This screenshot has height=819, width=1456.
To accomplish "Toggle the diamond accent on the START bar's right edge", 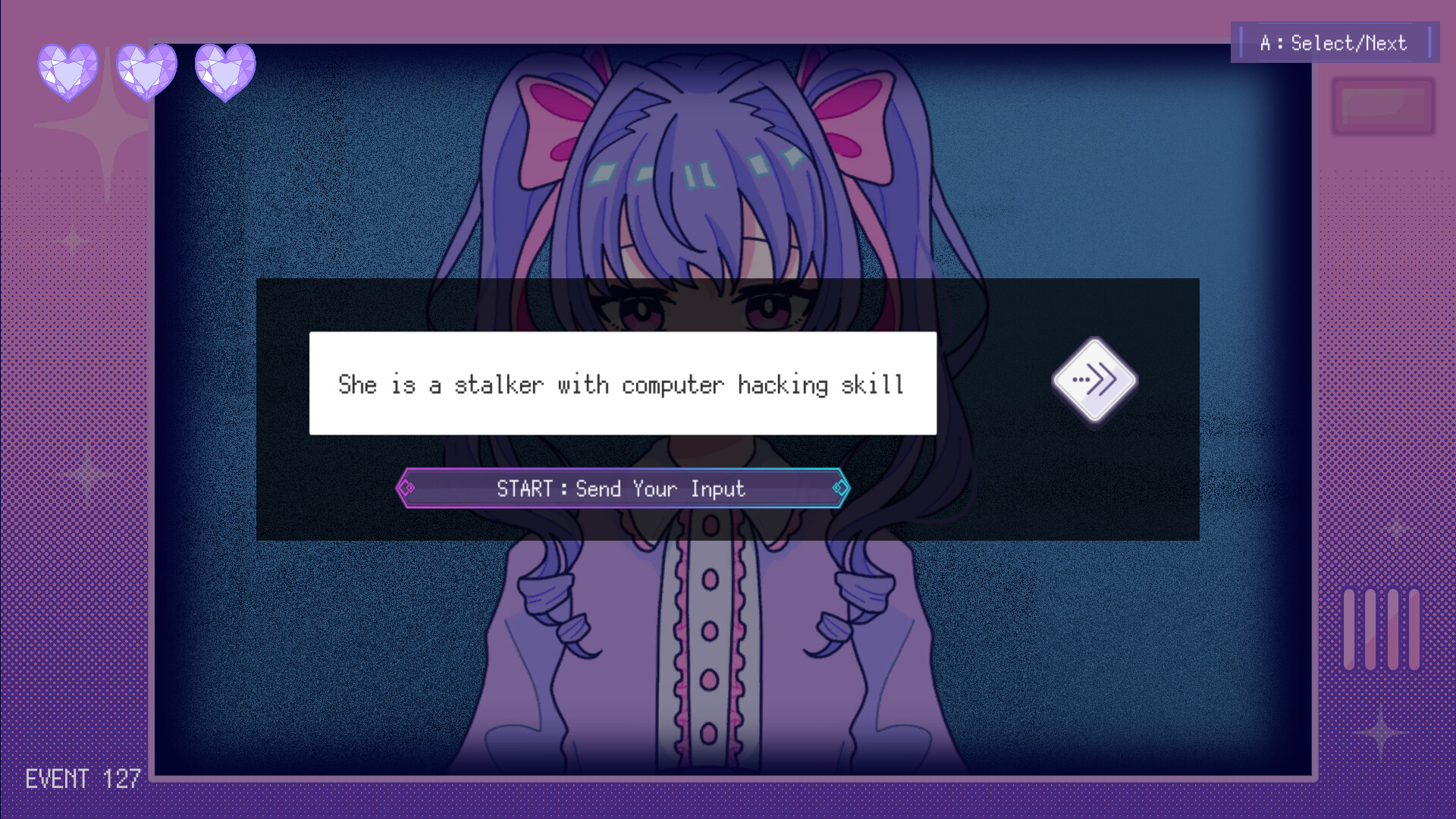I will tap(839, 488).
